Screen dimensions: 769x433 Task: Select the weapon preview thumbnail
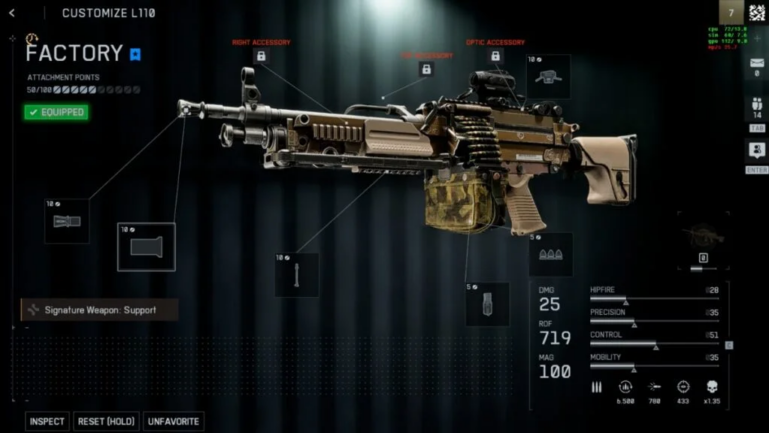(x=702, y=241)
